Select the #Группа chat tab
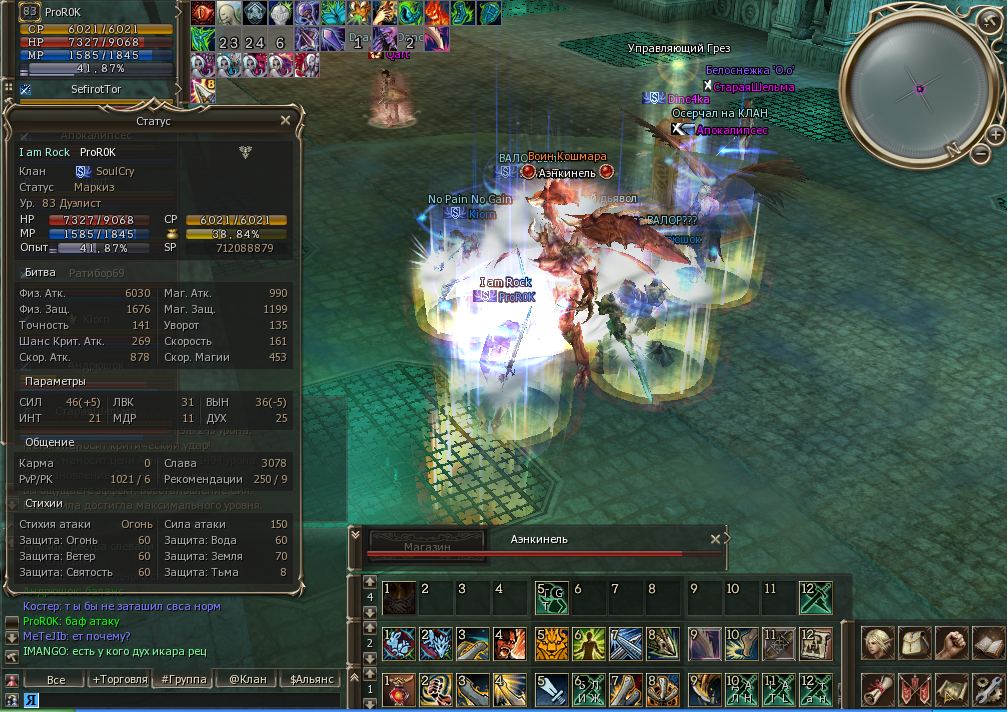This screenshot has width=1008, height=712. [x=184, y=680]
